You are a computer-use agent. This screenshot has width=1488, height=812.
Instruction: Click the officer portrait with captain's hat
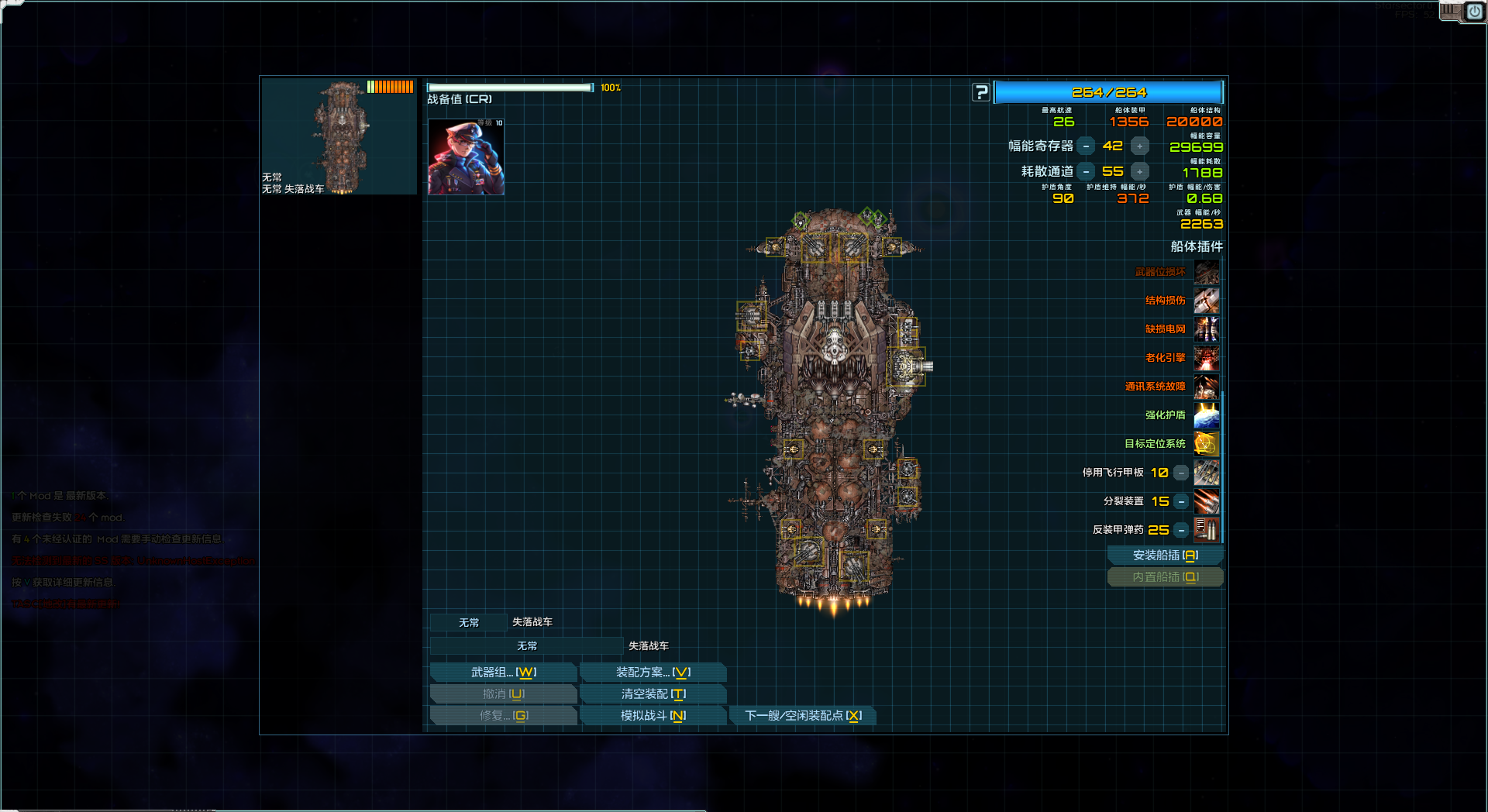[466, 157]
